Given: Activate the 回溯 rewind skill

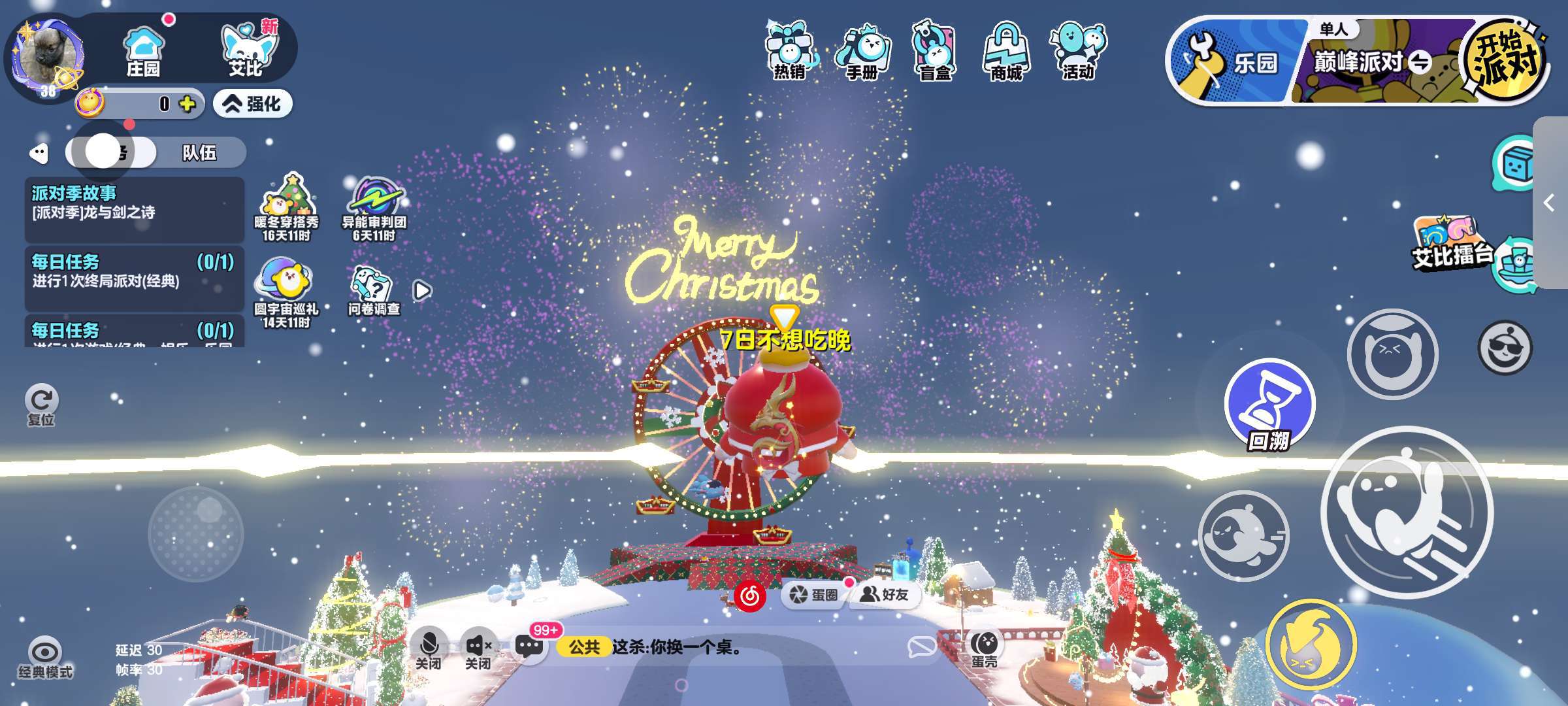Looking at the screenshot, I should pos(1269,405).
